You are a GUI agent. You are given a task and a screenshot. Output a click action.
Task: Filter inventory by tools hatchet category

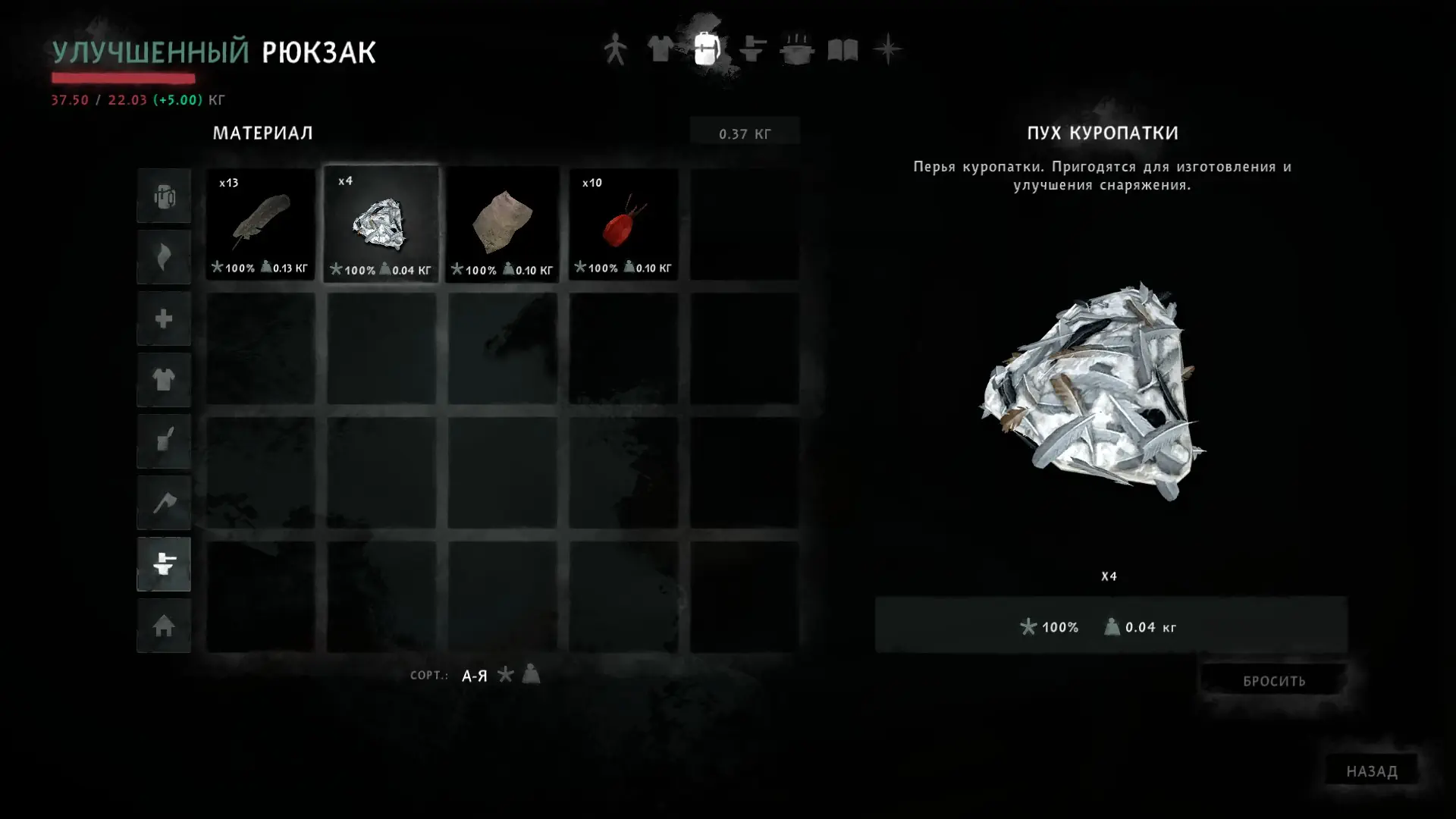[164, 503]
